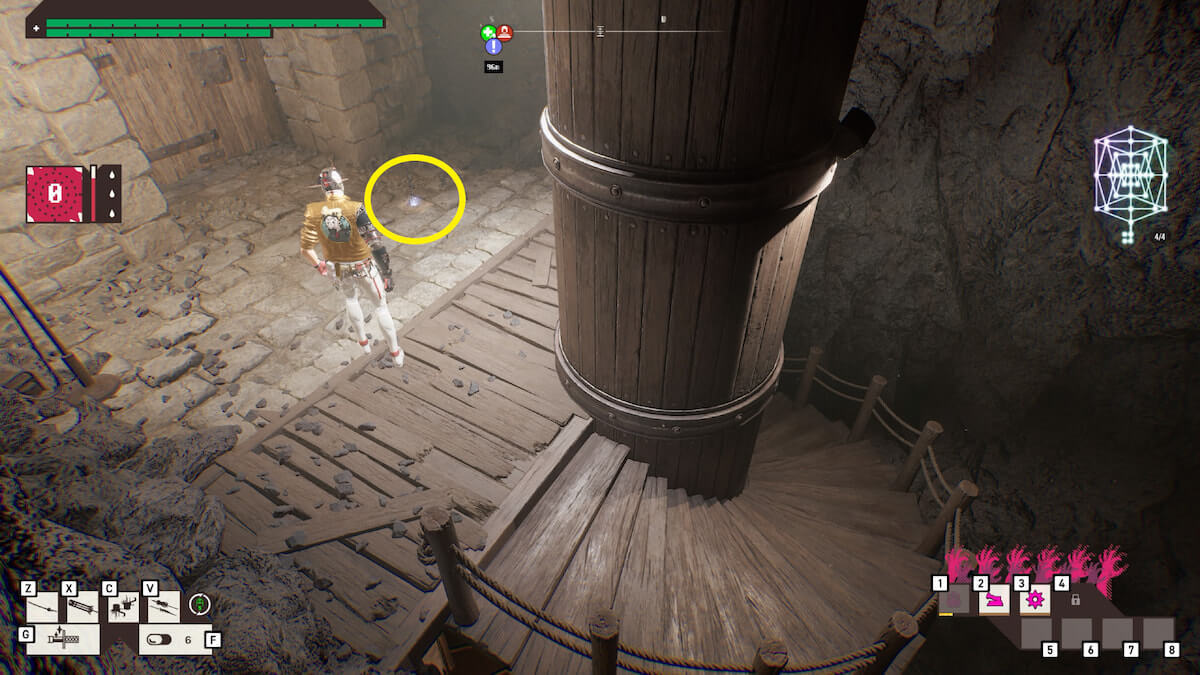Pick the twin darts weapon slot

(x=164, y=607)
